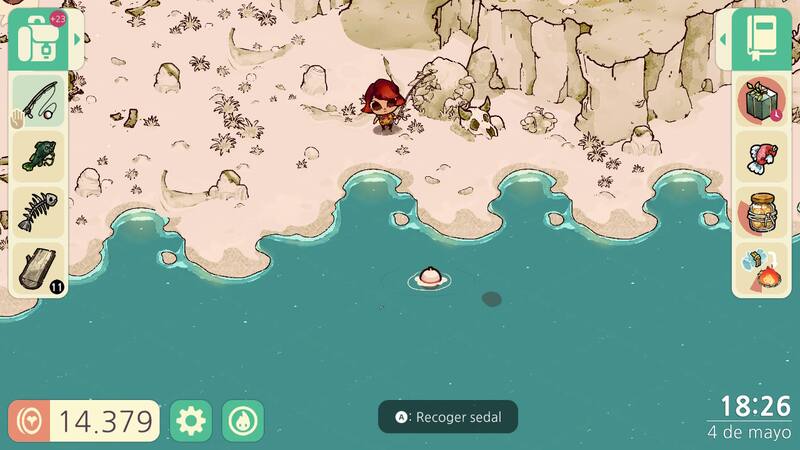Open the glass jar request

pos(762,213)
